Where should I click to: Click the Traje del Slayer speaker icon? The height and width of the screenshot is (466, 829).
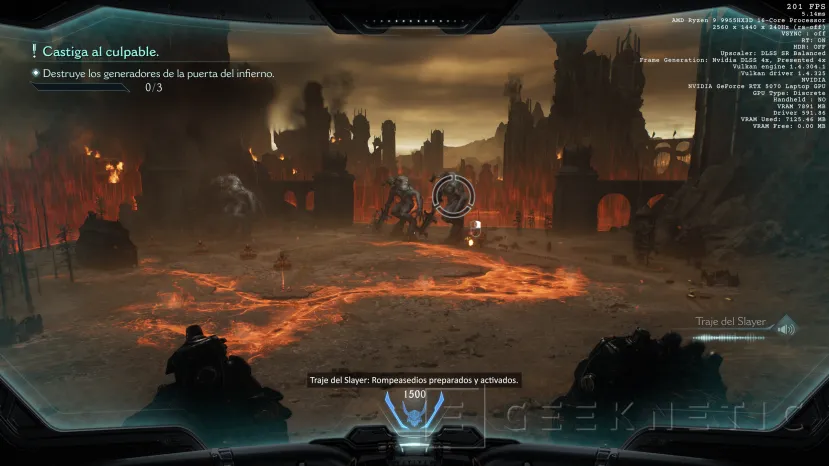(785, 327)
